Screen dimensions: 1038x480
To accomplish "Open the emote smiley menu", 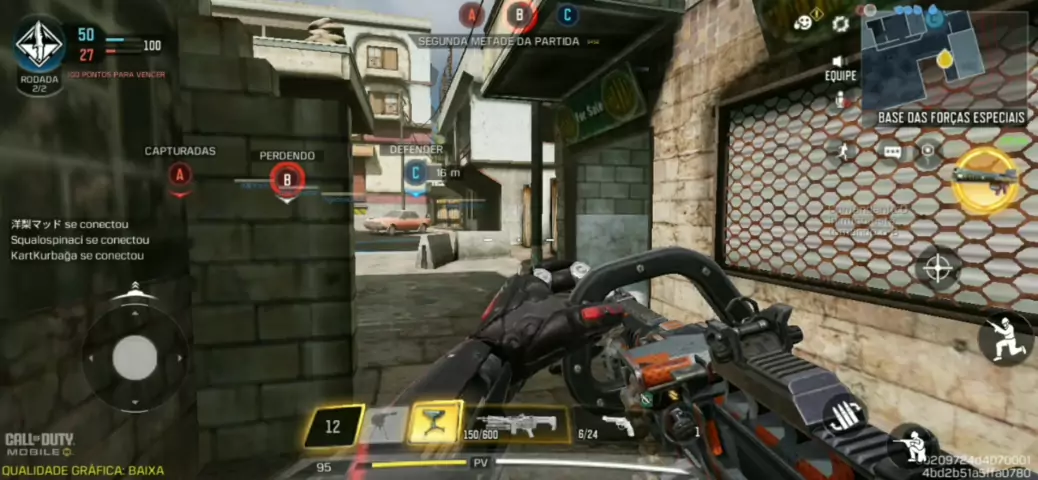I will [x=805, y=22].
